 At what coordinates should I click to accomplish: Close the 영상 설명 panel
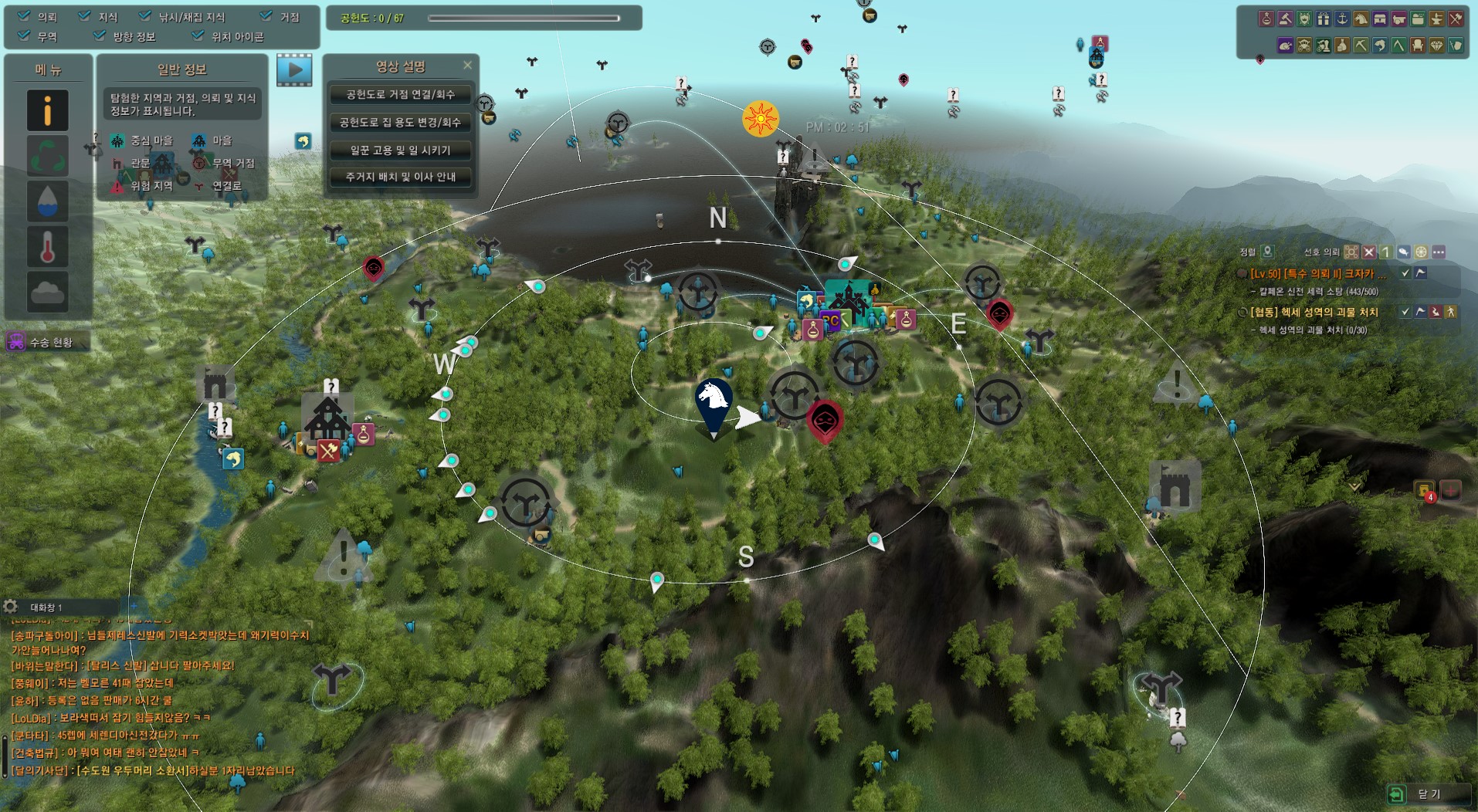pyautogui.click(x=467, y=66)
